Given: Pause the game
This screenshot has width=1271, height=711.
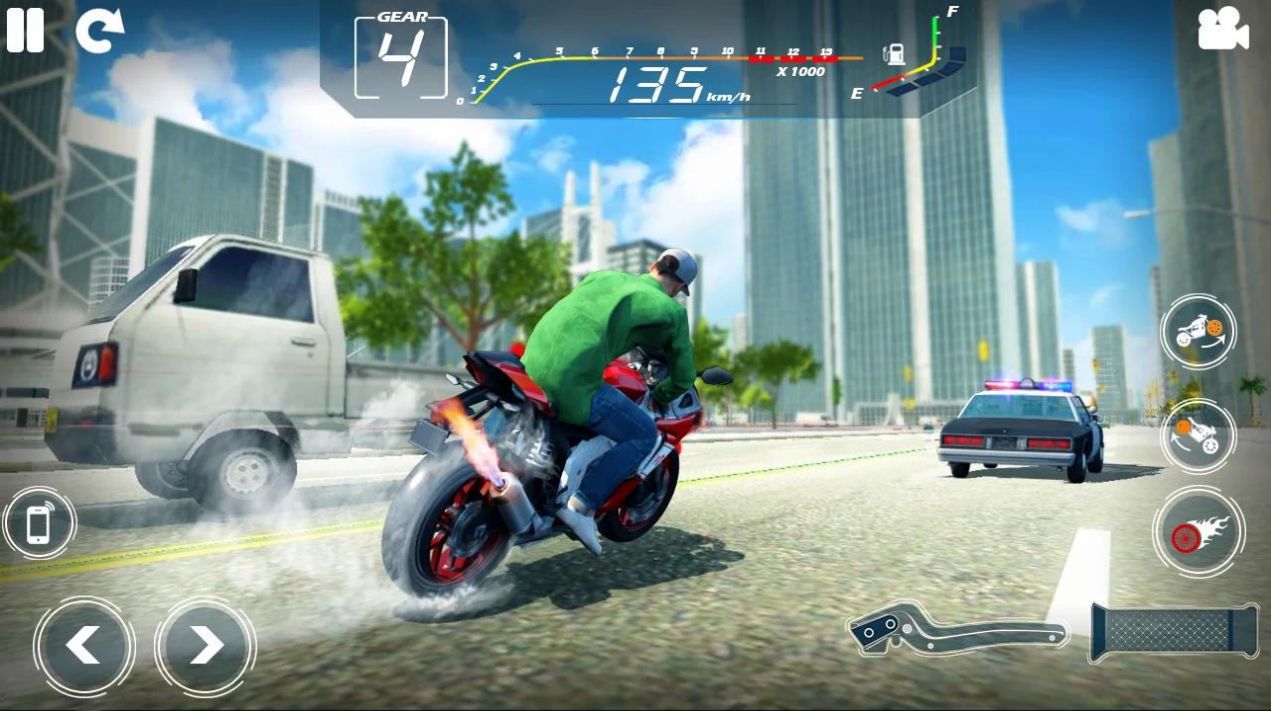Looking at the screenshot, I should 25,30.
